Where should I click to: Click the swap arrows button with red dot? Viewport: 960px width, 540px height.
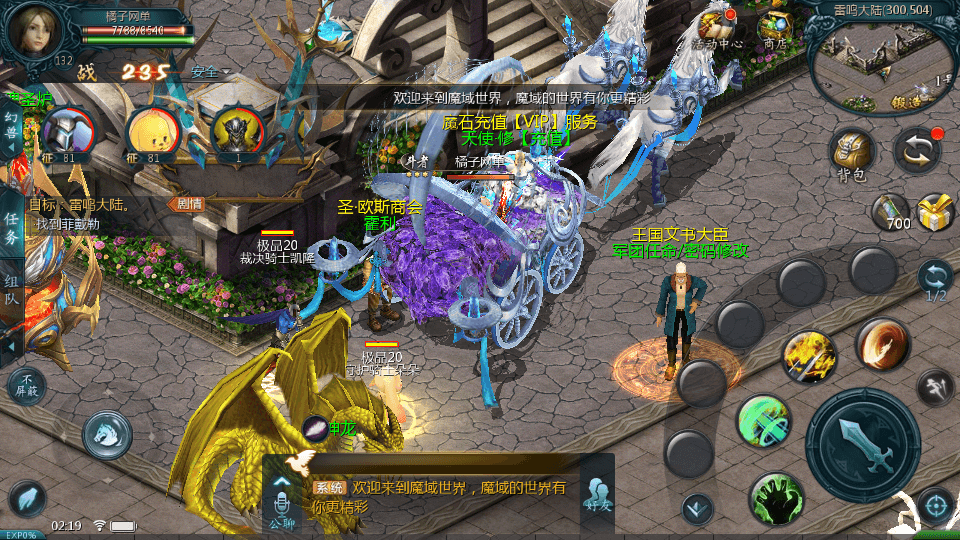coord(916,150)
